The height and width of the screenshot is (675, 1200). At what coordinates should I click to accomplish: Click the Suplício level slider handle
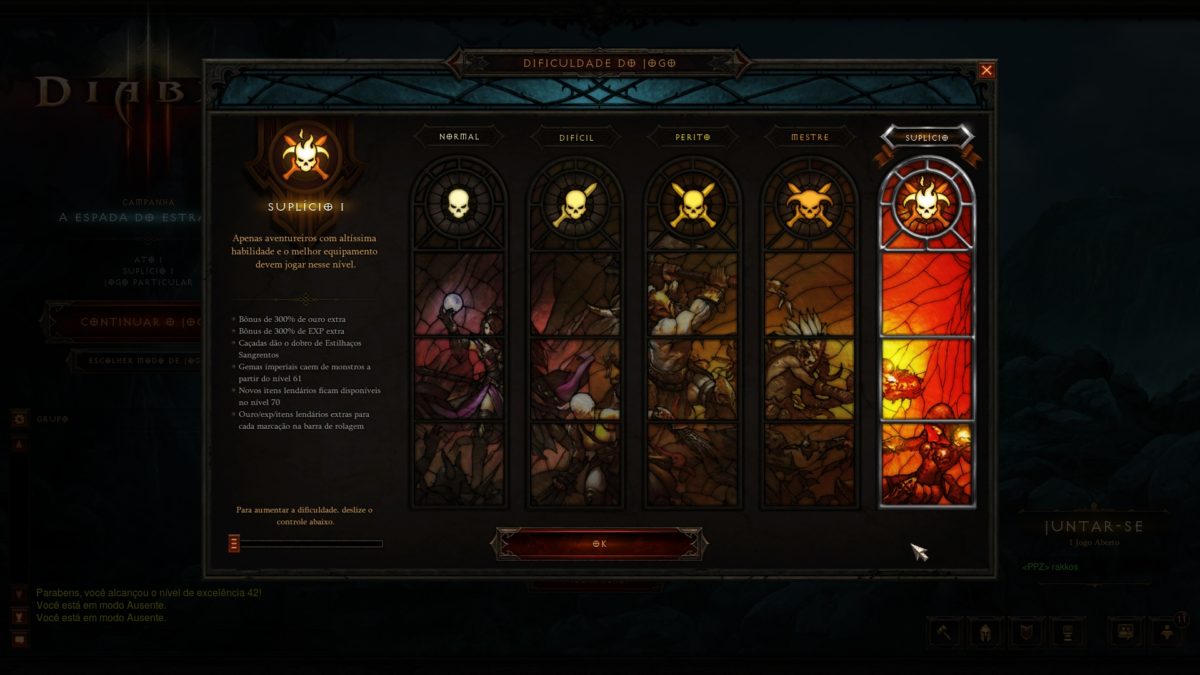coord(234,544)
